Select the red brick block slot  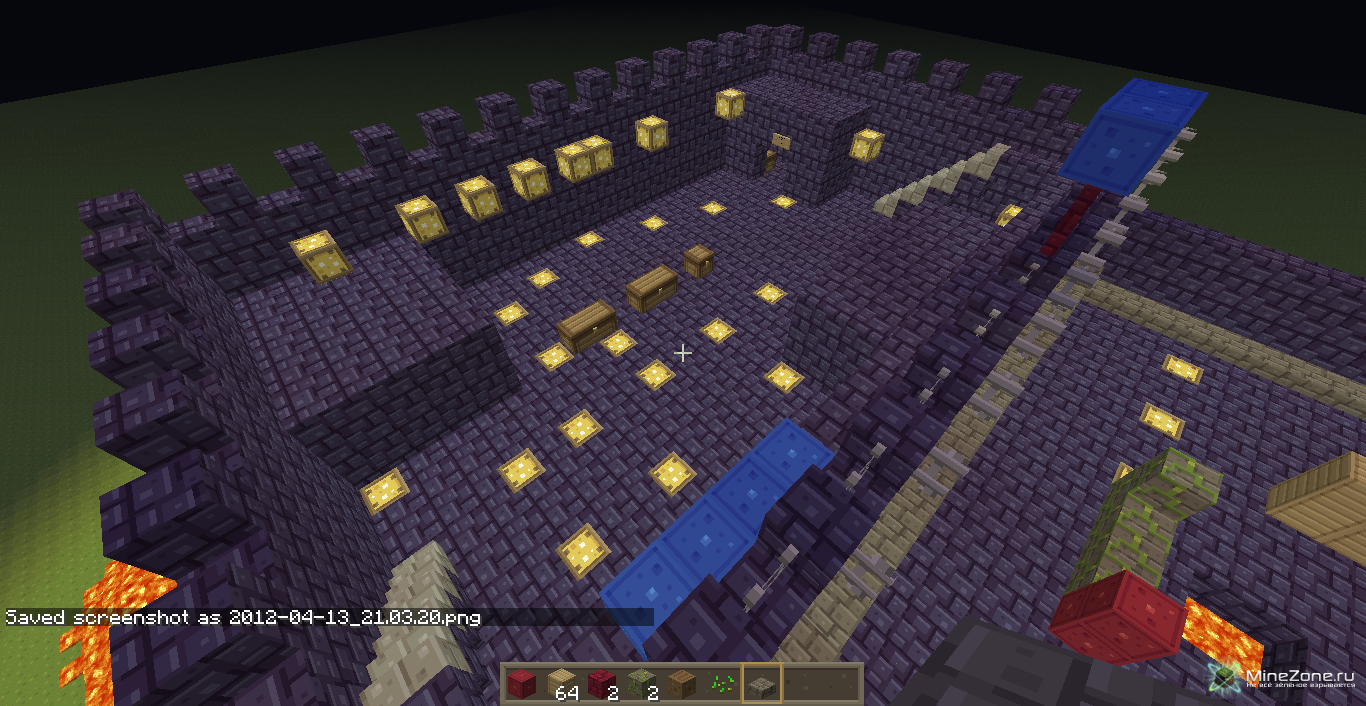point(601,684)
